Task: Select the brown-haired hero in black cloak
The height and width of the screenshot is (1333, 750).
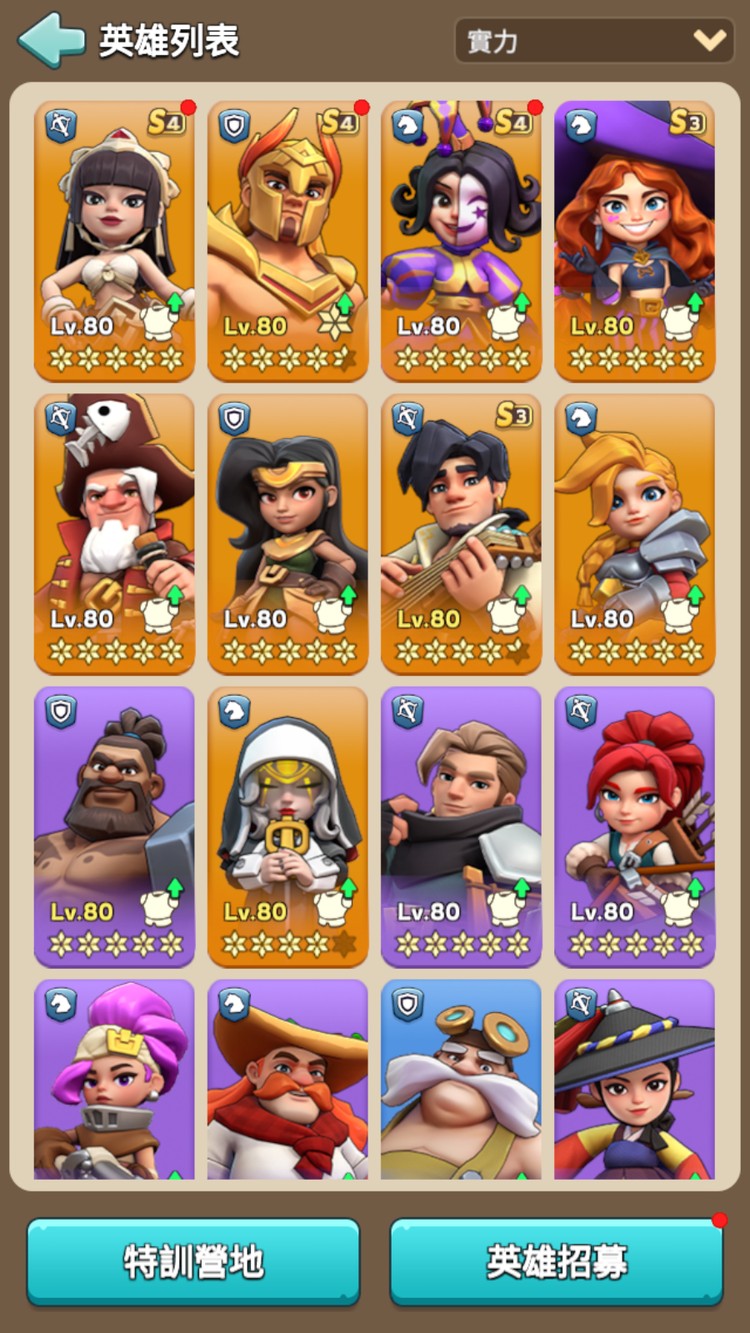Action: [x=461, y=826]
